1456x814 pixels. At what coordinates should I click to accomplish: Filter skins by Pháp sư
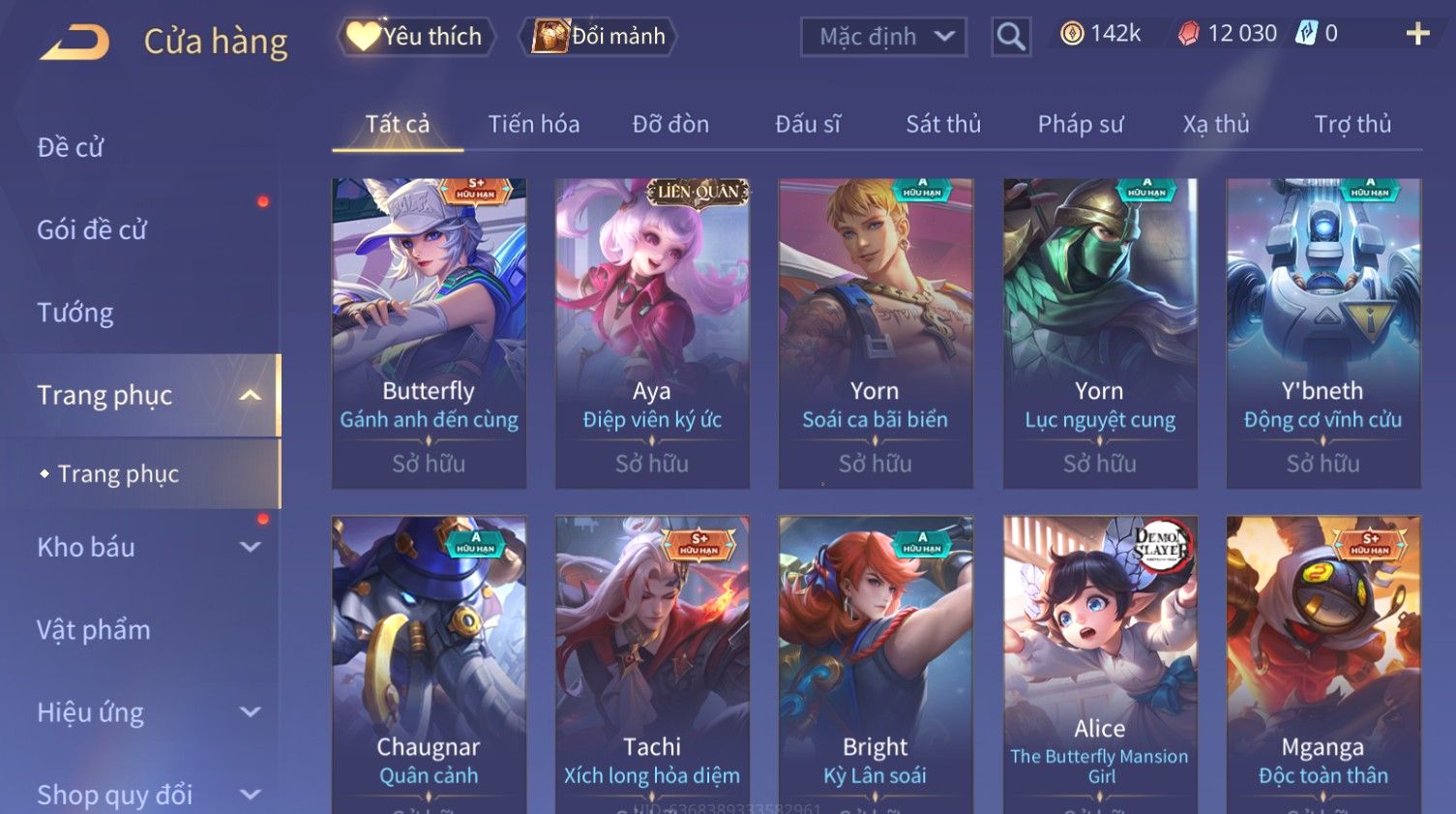pos(1080,125)
